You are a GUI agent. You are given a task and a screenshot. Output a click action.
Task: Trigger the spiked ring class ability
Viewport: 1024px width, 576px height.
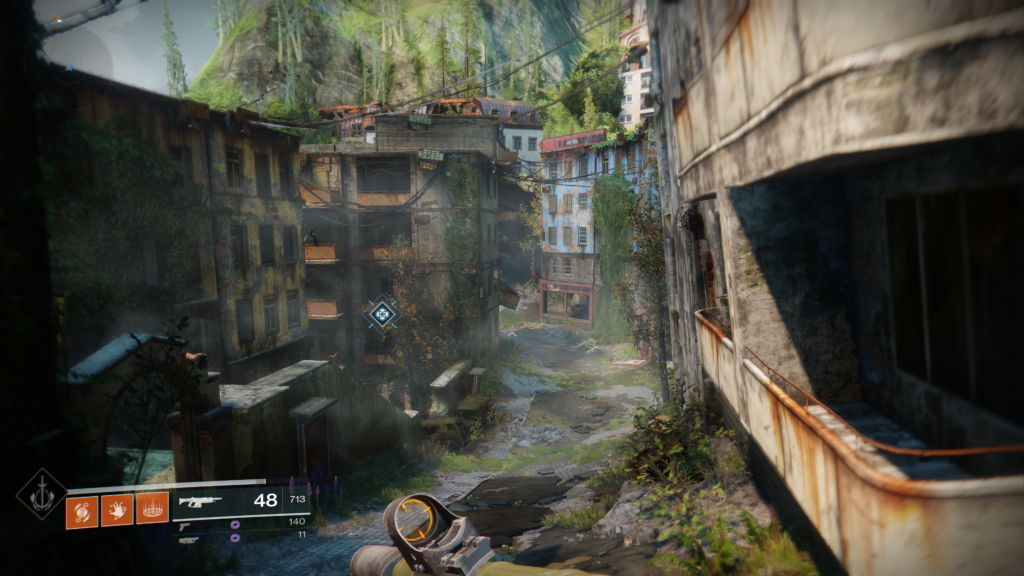[x=152, y=510]
